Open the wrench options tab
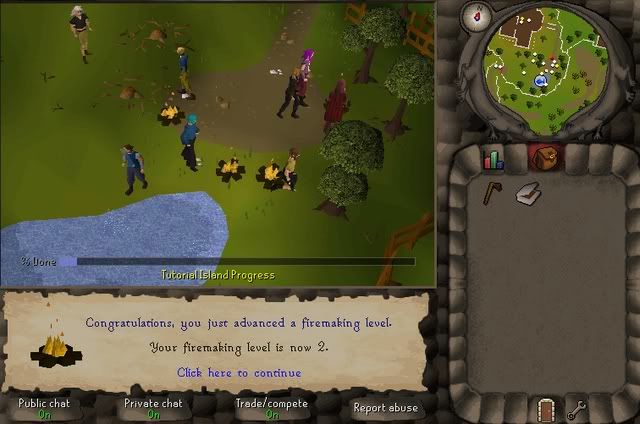The width and height of the screenshot is (640, 424). point(577,408)
